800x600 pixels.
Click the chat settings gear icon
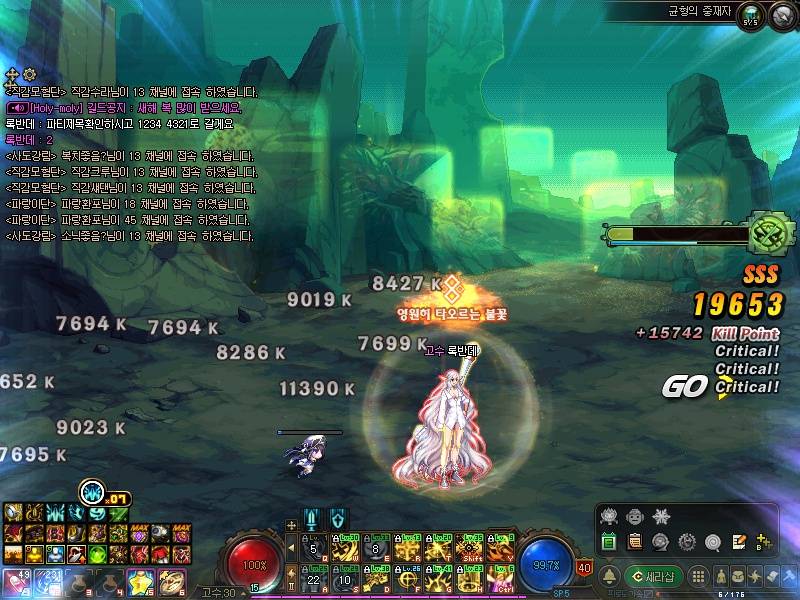click(29, 75)
